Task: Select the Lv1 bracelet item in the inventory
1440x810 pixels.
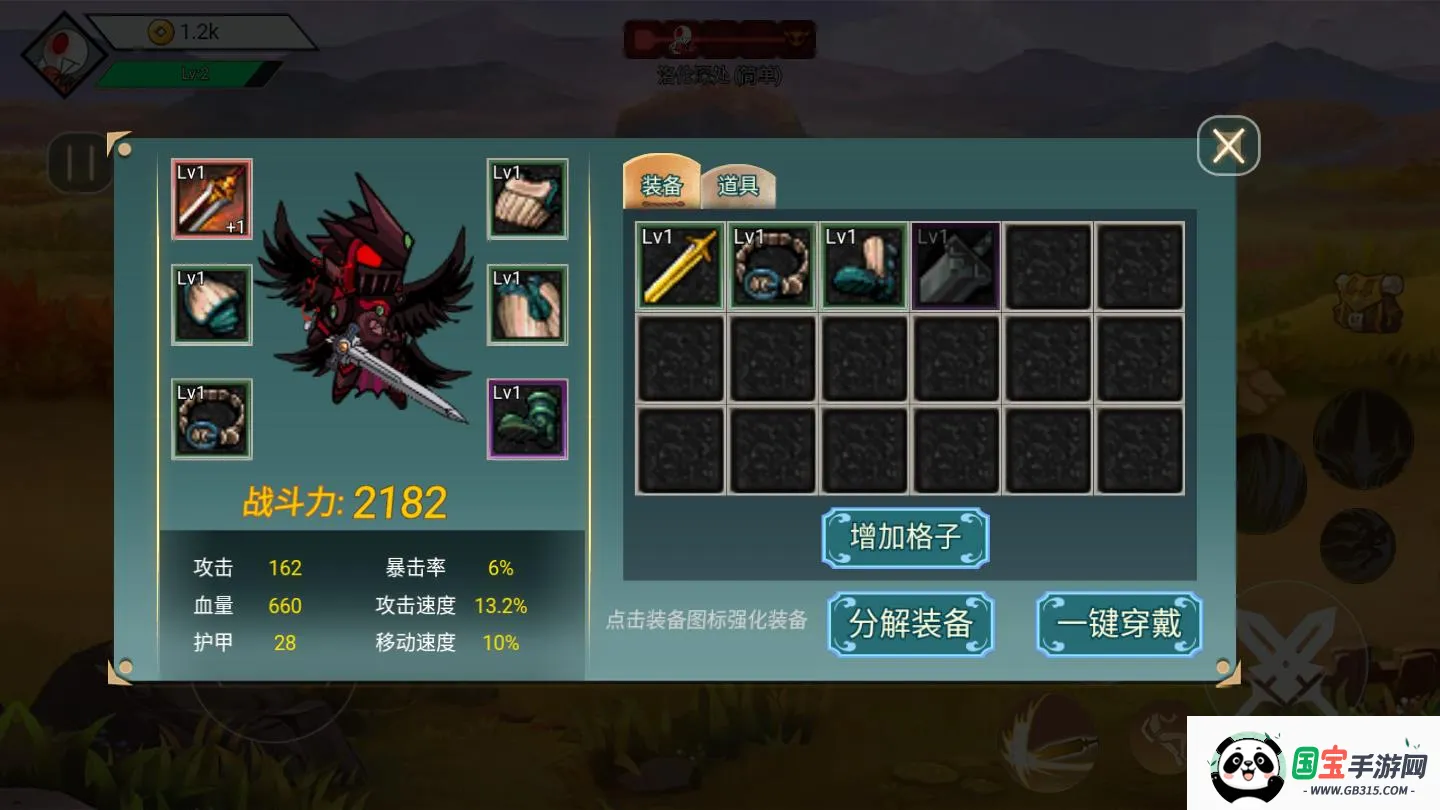Action: point(772,267)
